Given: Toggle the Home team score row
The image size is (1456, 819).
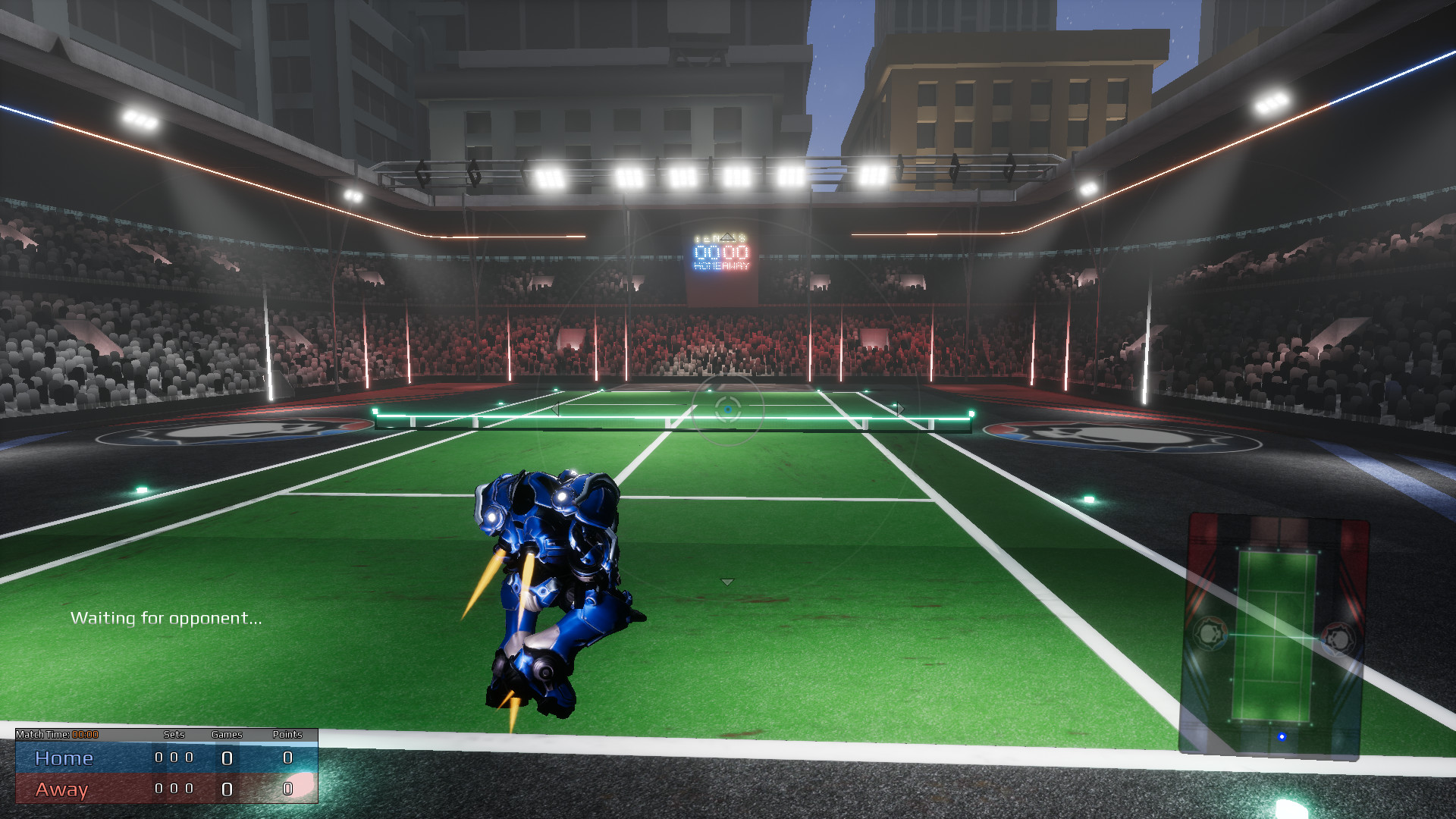Looking at the screenshot, I should tap(64, 758).
